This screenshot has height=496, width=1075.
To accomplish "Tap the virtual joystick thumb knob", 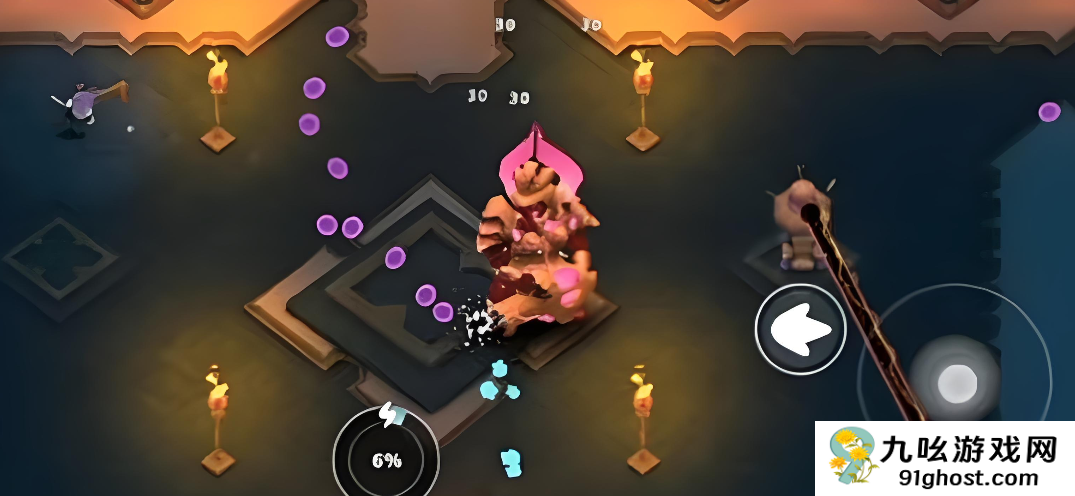I will (x=957, y=380).
